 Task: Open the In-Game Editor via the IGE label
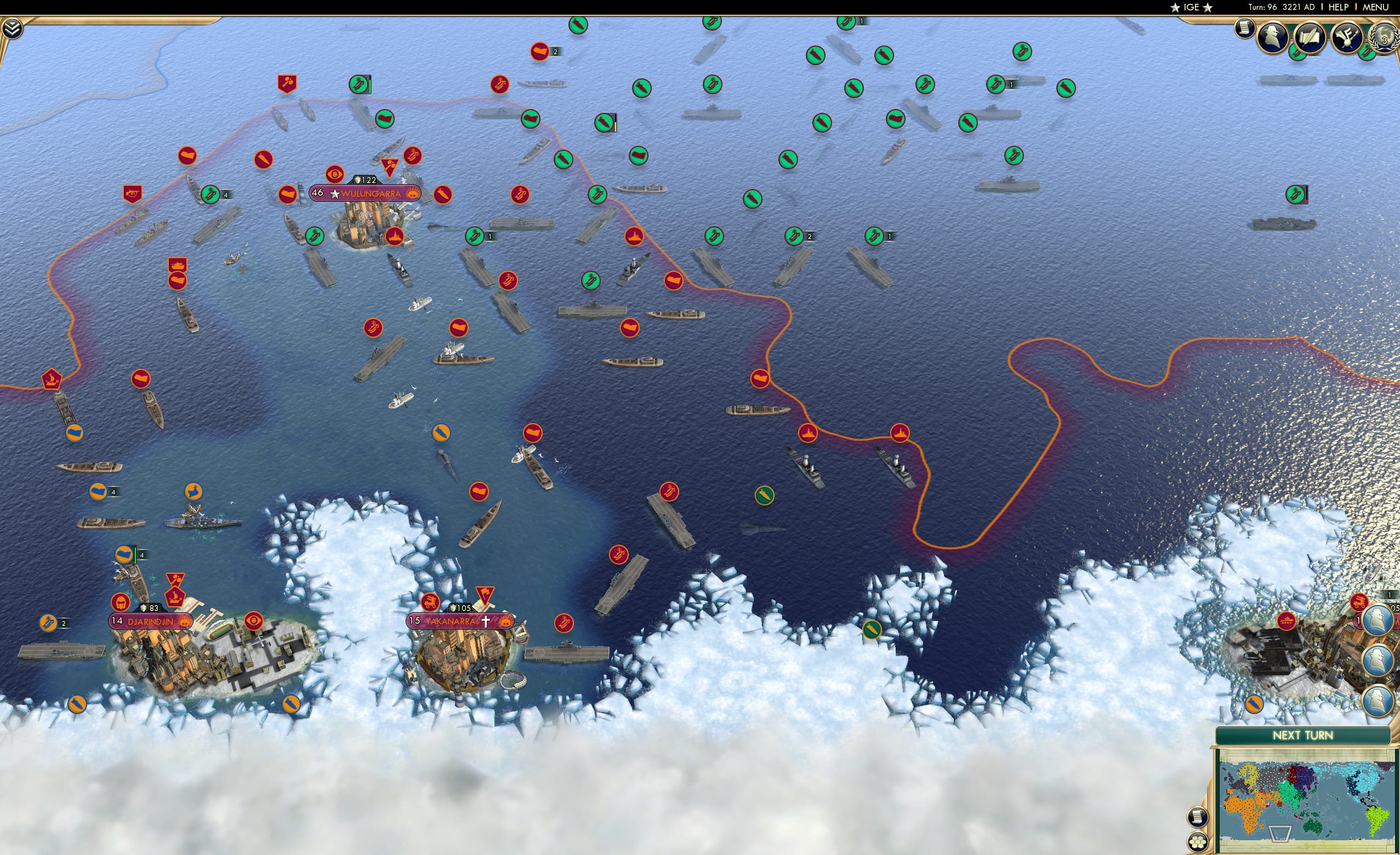1191,7
